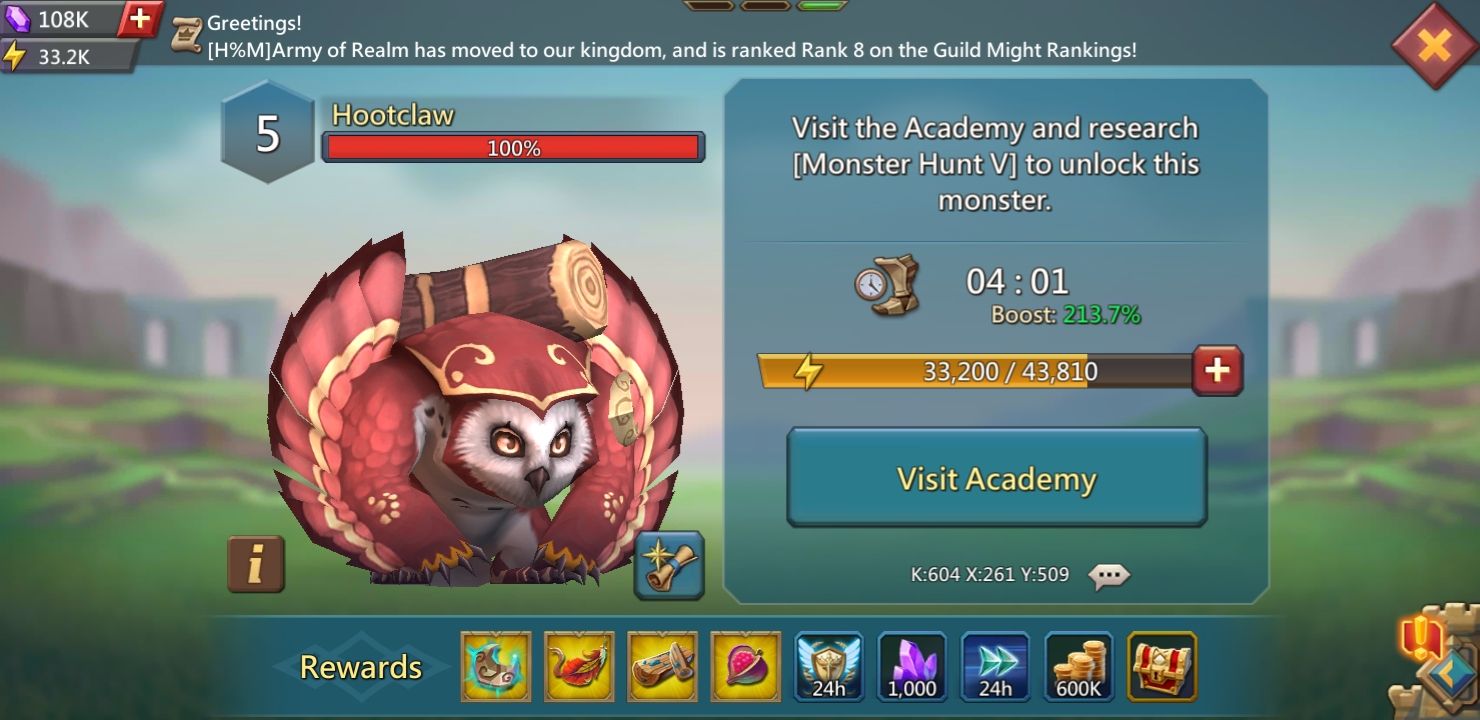This screenshot has height=720, width=1480.
Task: Check the 600K gold reward
Action: [x=1078, y=665]
